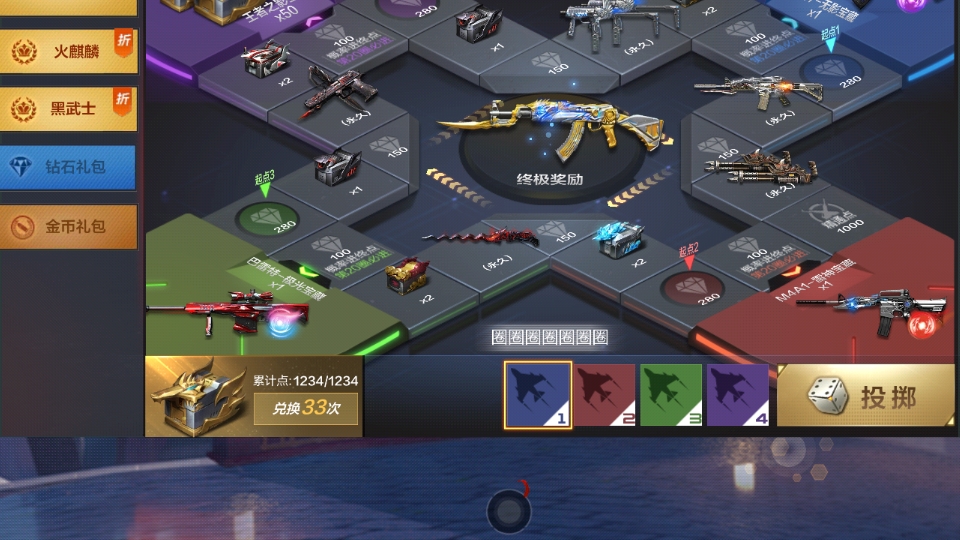Viewport: 960px width, 540px height.
Task: View the 终极奖励 golden AK47 reward
Action: tap(549, 136)
